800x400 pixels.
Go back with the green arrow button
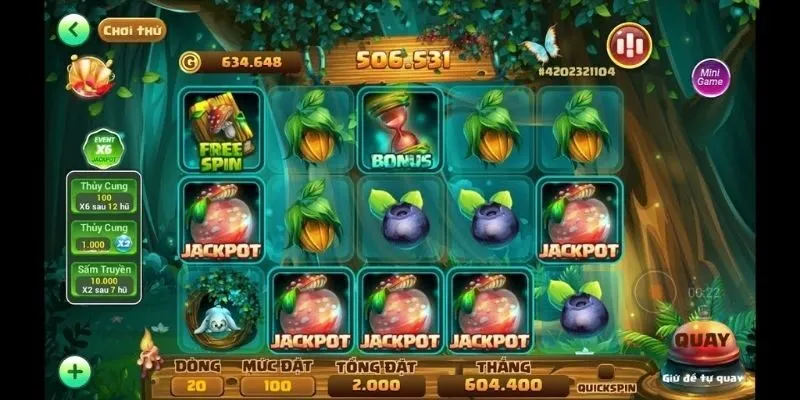73,29
